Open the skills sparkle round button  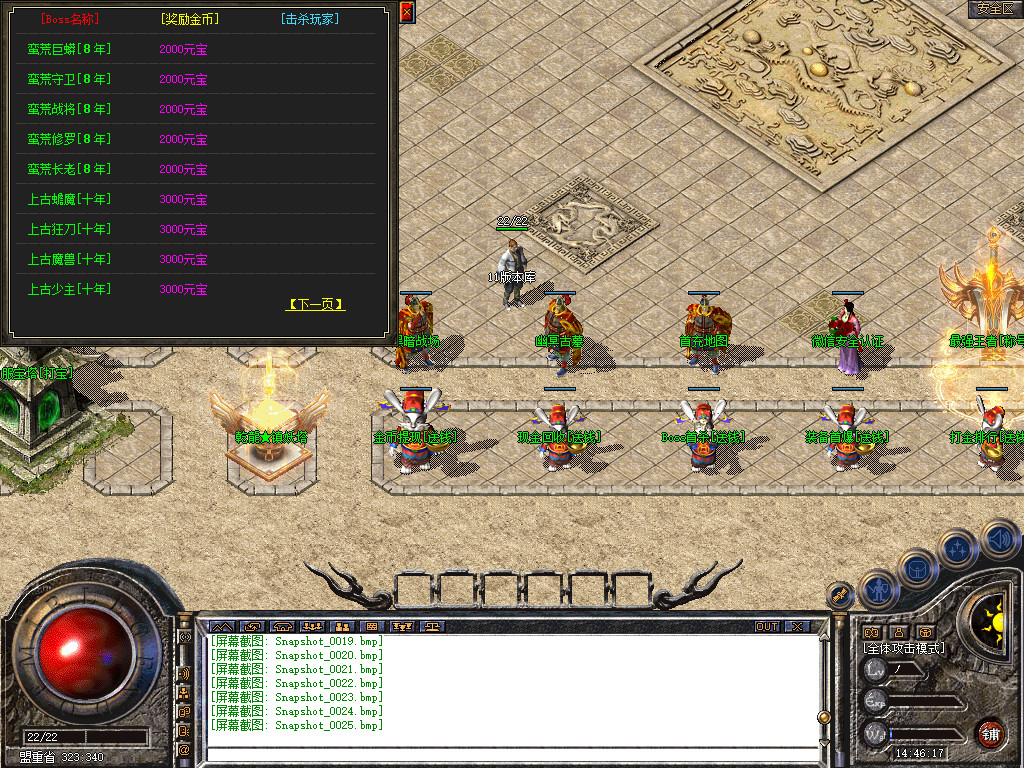tap(957, 549)
